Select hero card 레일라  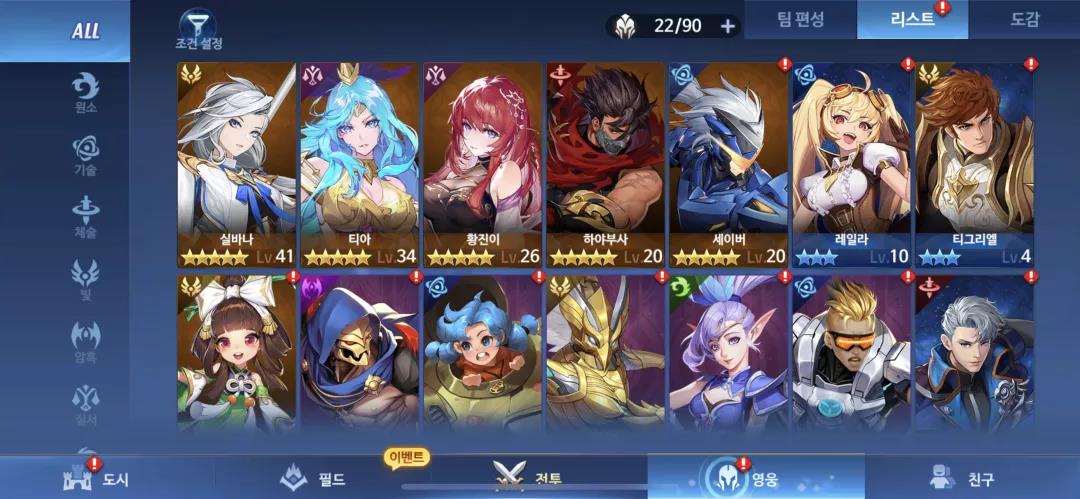851,165
